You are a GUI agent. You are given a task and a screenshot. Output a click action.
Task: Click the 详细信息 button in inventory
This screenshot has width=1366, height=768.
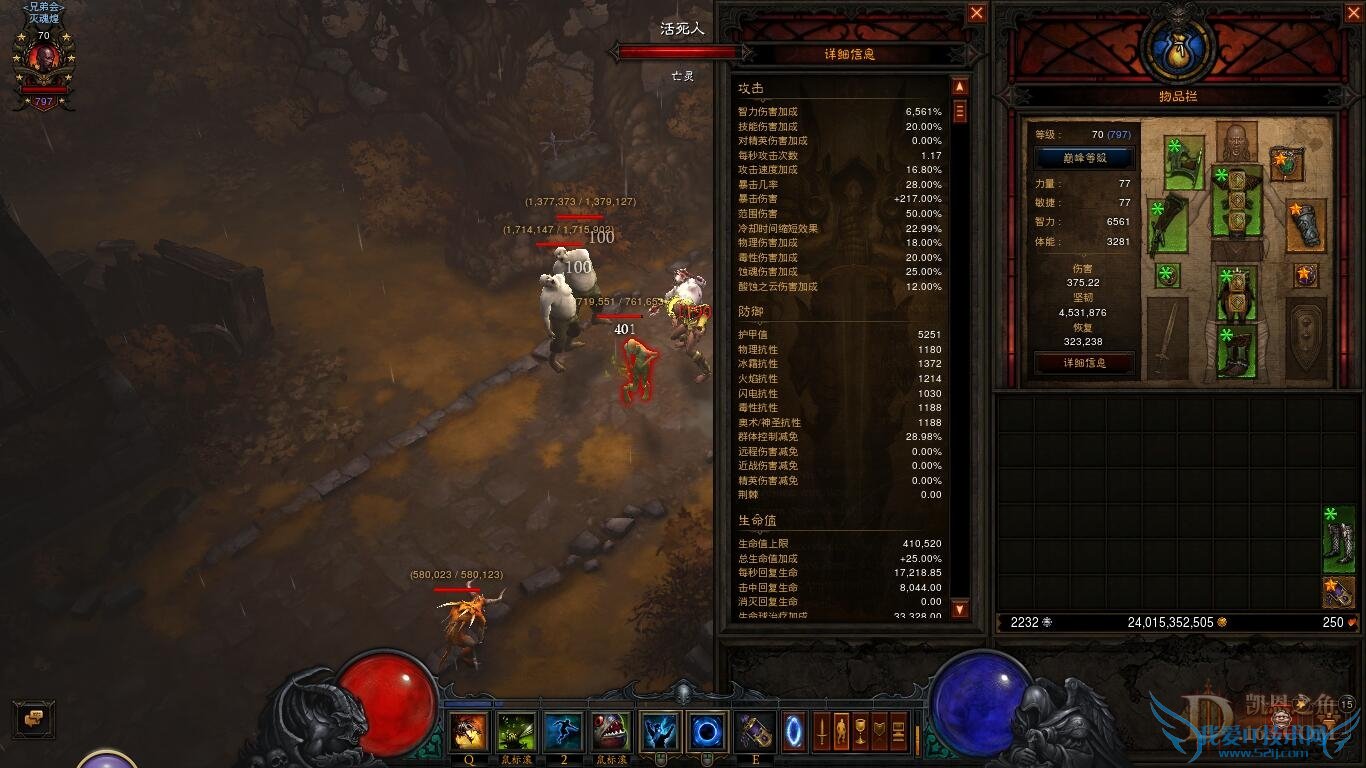(x=1084, y=363)
